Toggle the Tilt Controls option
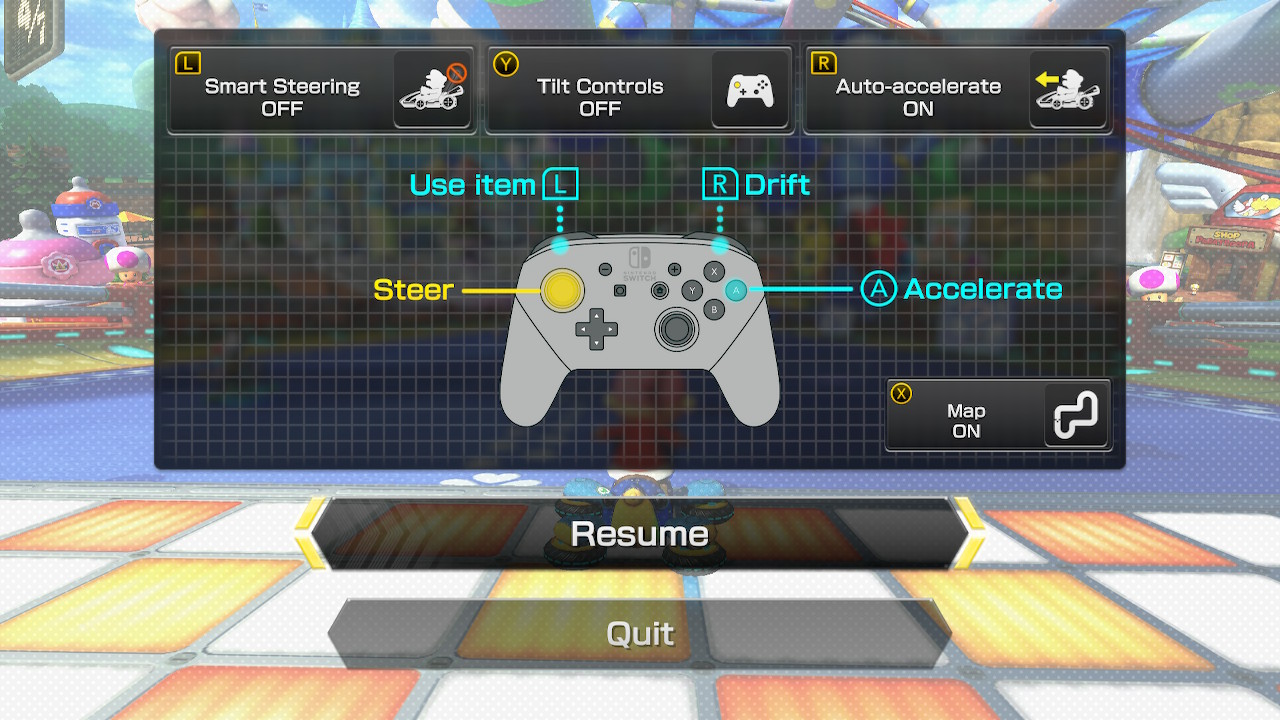 pyautogui.click(x=640, y=90)
